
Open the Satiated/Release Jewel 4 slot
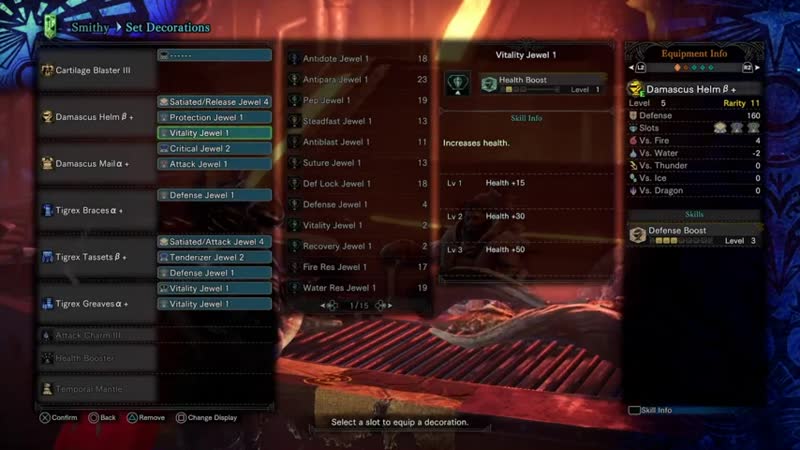pos(214,102)
